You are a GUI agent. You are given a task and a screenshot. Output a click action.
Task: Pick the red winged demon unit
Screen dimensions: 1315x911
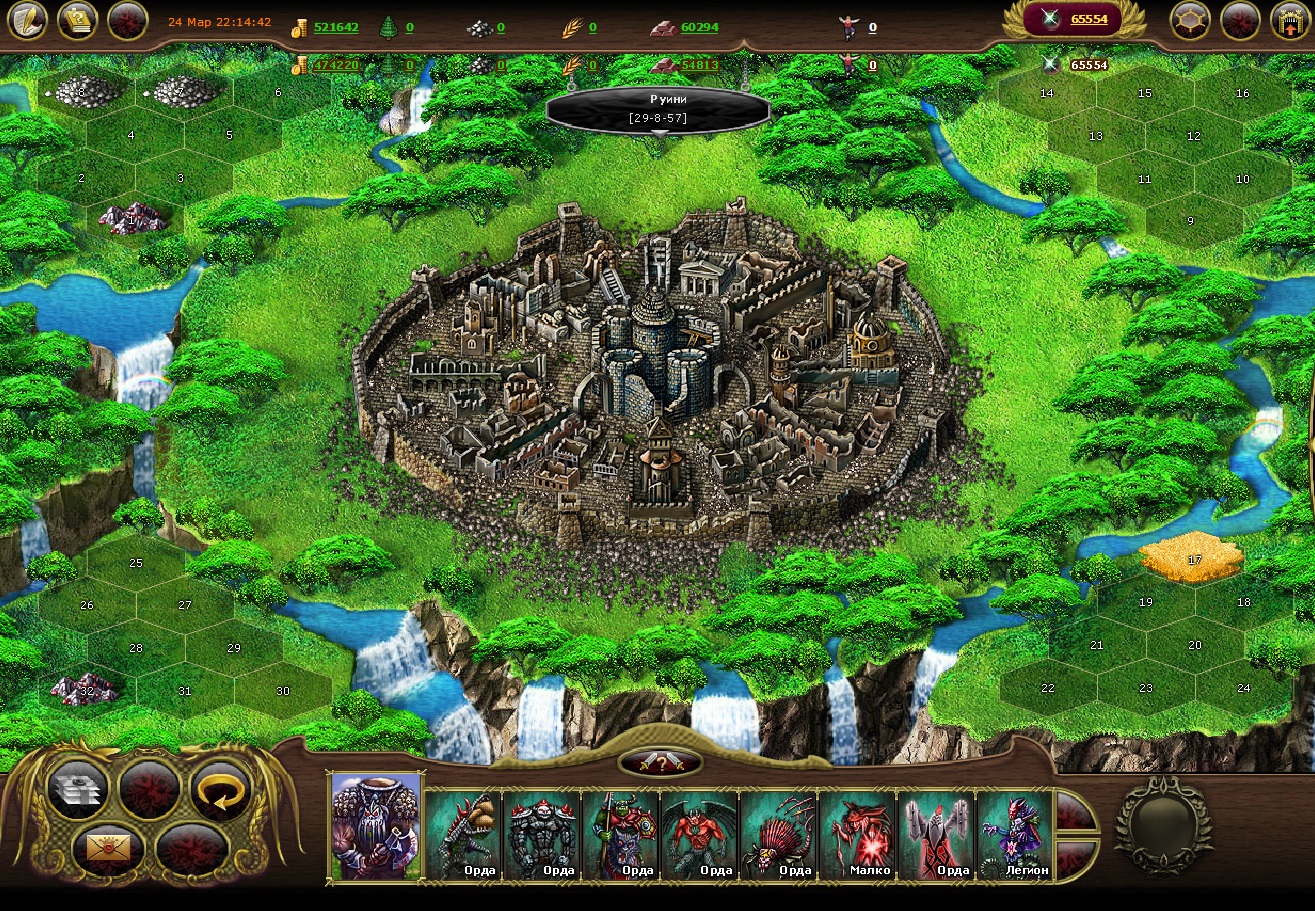699,835
